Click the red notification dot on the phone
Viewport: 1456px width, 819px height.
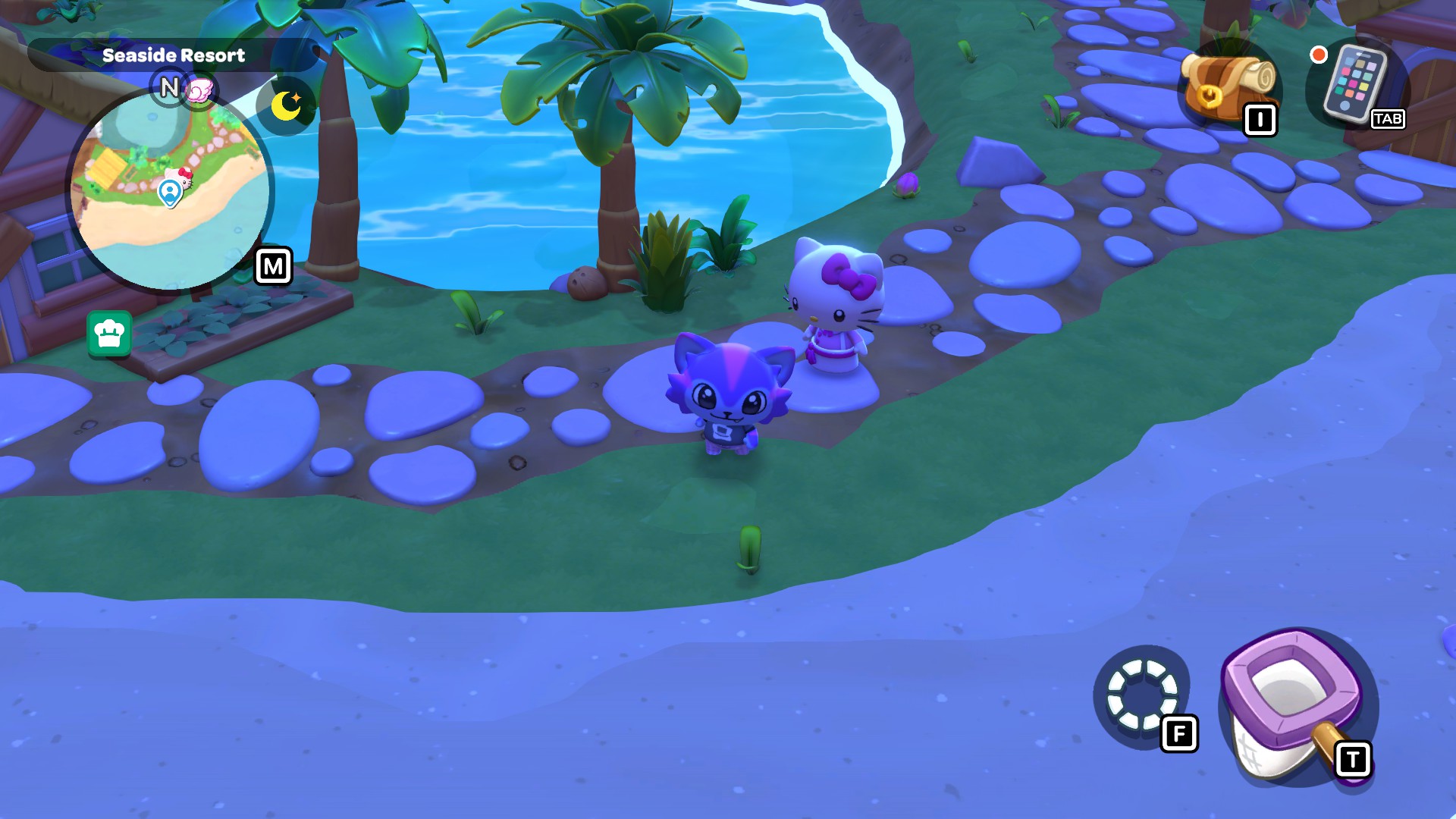[x=1319, y=53]
